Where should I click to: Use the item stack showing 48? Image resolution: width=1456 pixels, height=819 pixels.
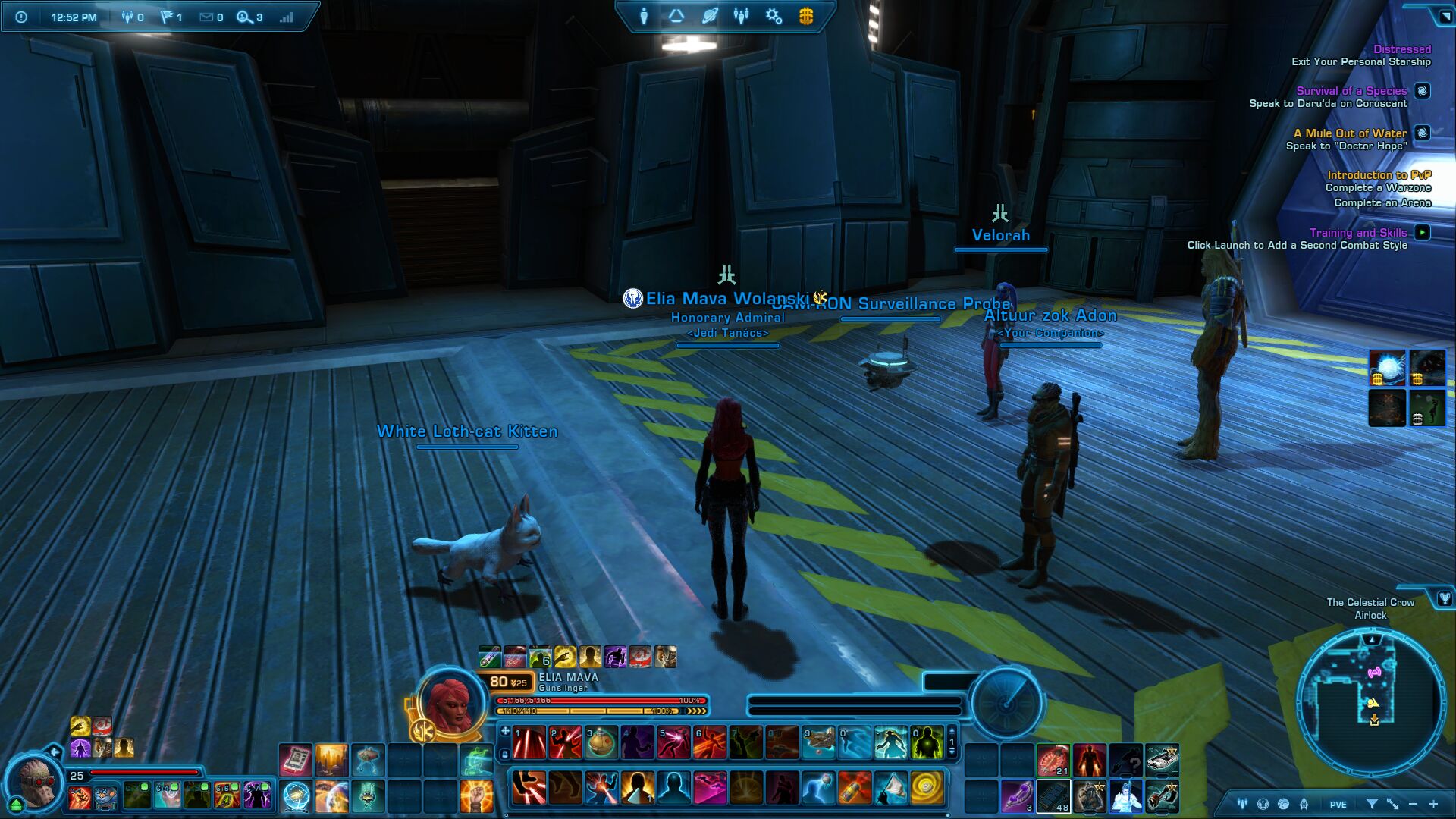[1053, 796]
